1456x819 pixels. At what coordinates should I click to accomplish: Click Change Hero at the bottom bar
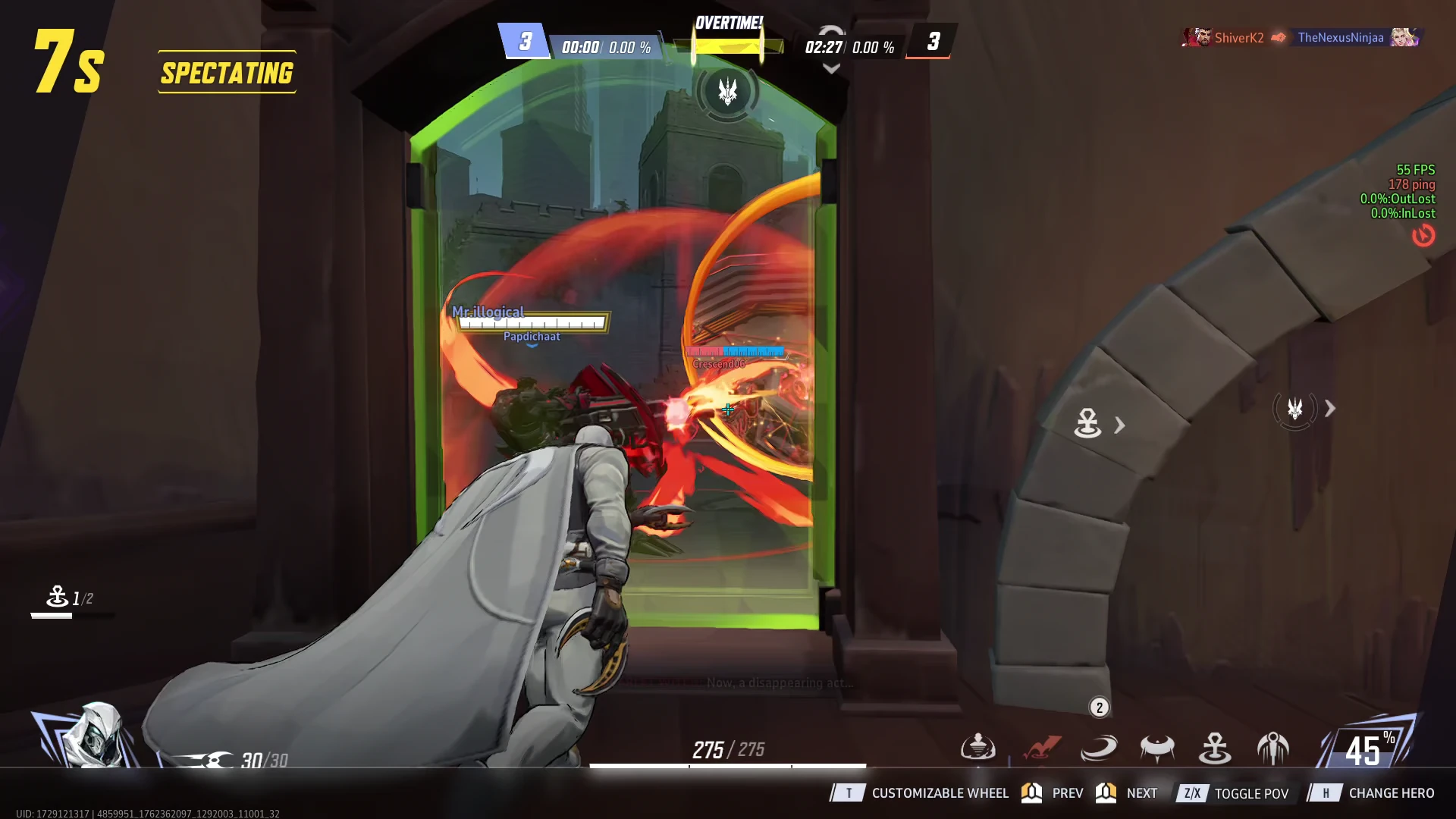(x=1391, y=793)
